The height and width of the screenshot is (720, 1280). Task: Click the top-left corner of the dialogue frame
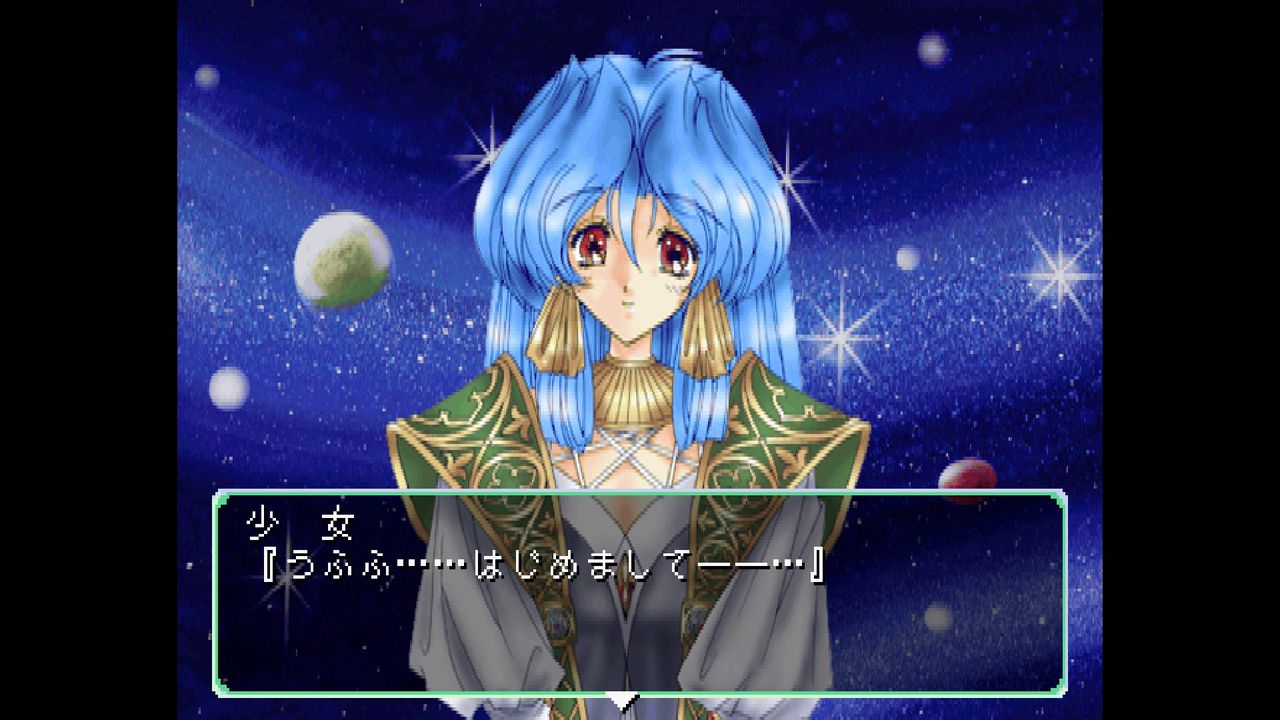click(218, 492)
